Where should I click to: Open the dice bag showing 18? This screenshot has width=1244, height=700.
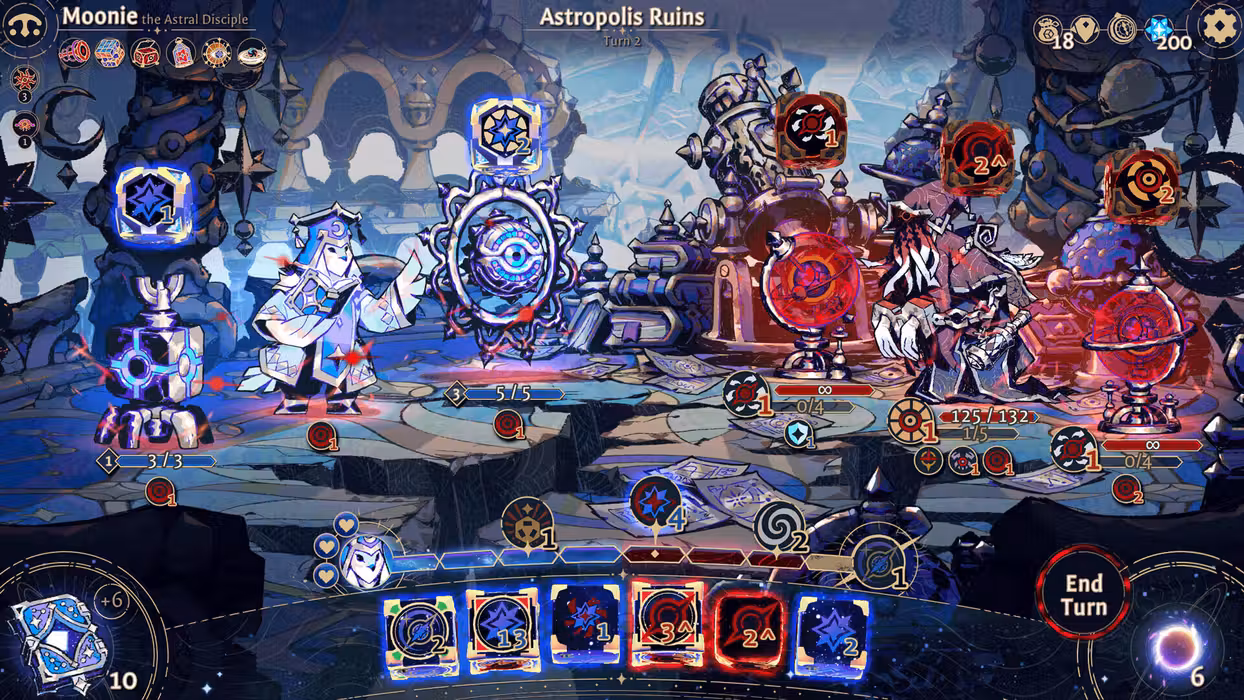(x=1049, y=29)
